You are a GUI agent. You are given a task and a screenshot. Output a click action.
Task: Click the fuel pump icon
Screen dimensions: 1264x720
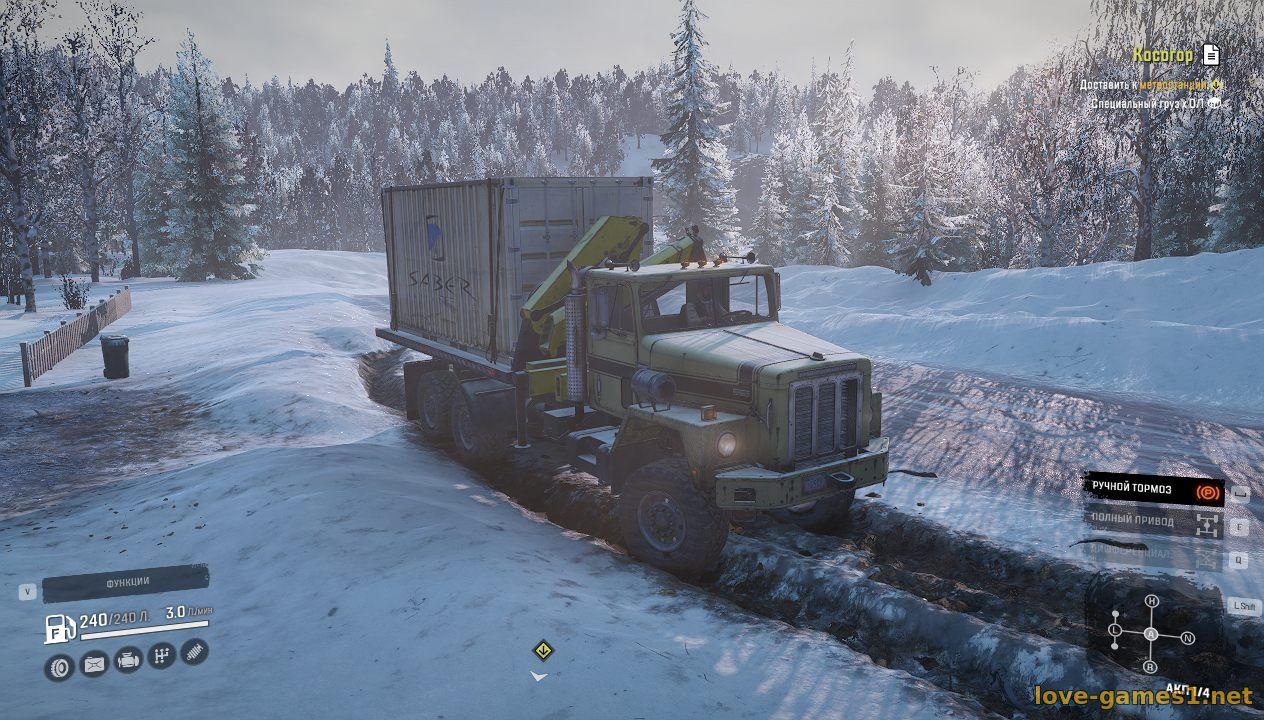coord(59,629)
